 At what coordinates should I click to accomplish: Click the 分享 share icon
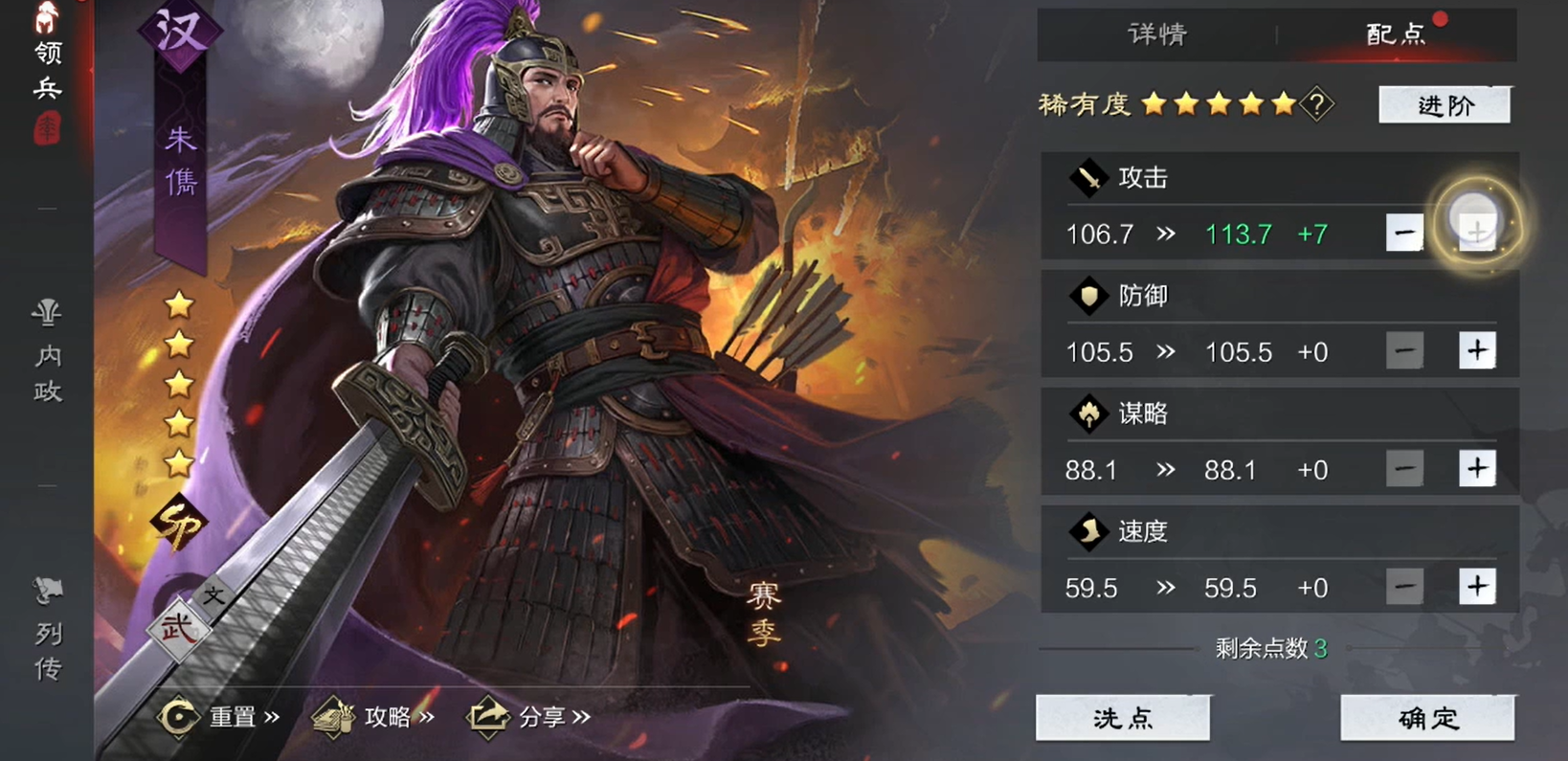pyautogui.click(x=489, y=716)
